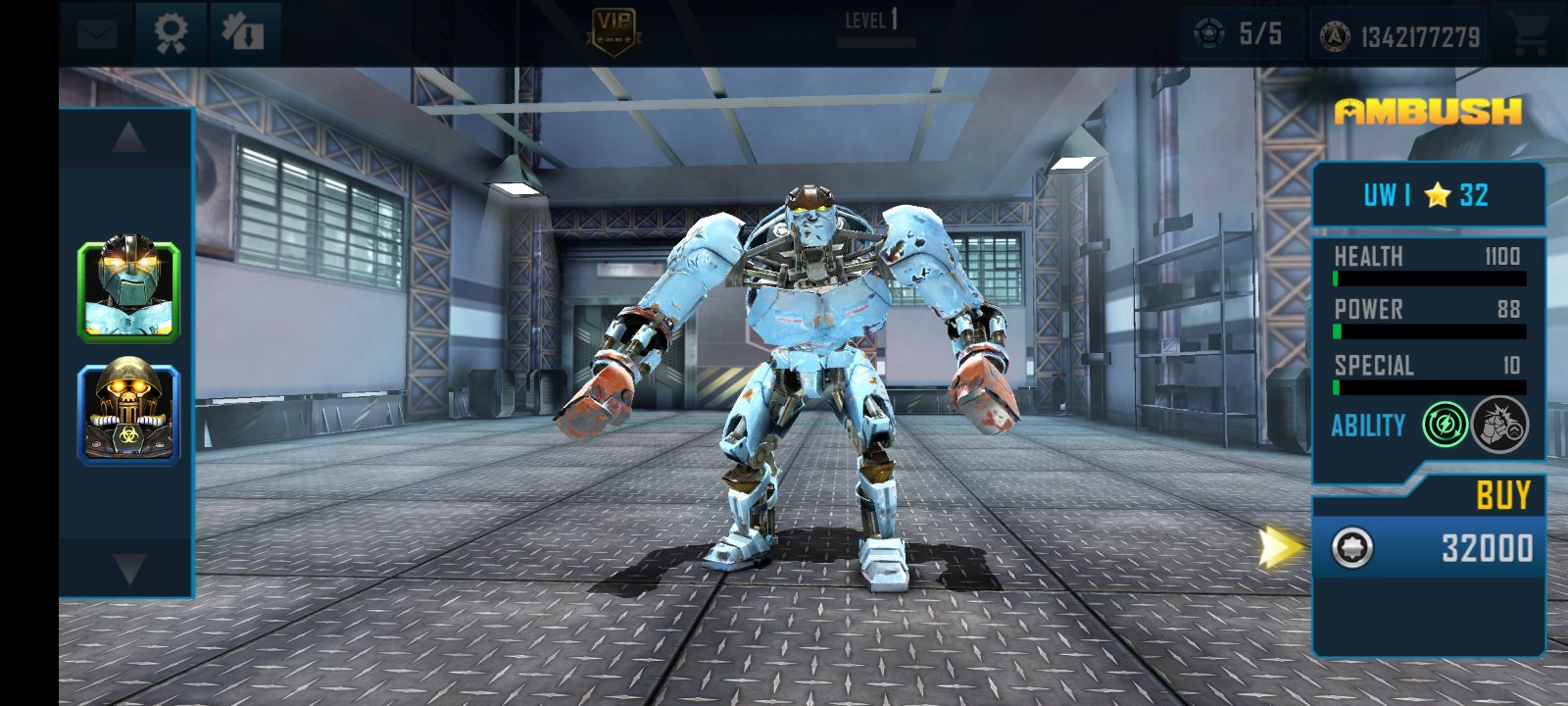Select the skull-helmet biohazard robot portrait
This screenshot has height=706, width=1568.
(x=128, y=414)
